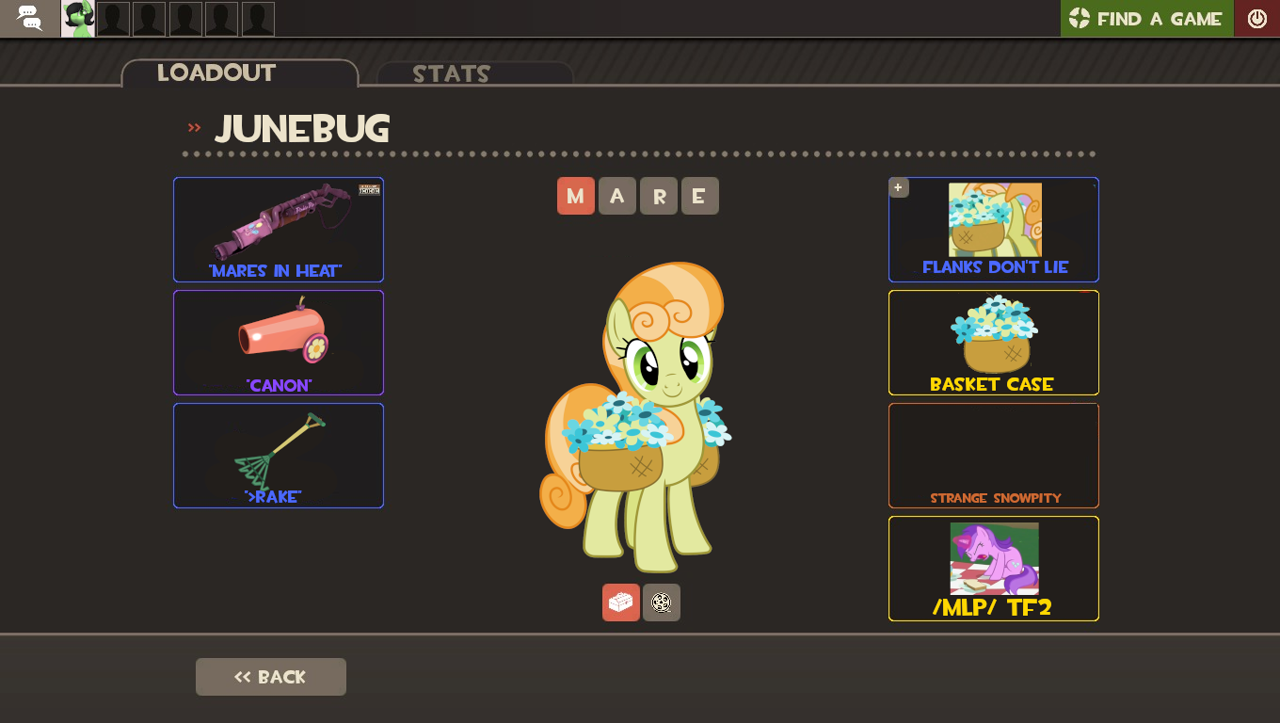1280x723 pixels.
Task: Click the festive badge icon on Mares In Heat
Action: (x=367, y=189)
